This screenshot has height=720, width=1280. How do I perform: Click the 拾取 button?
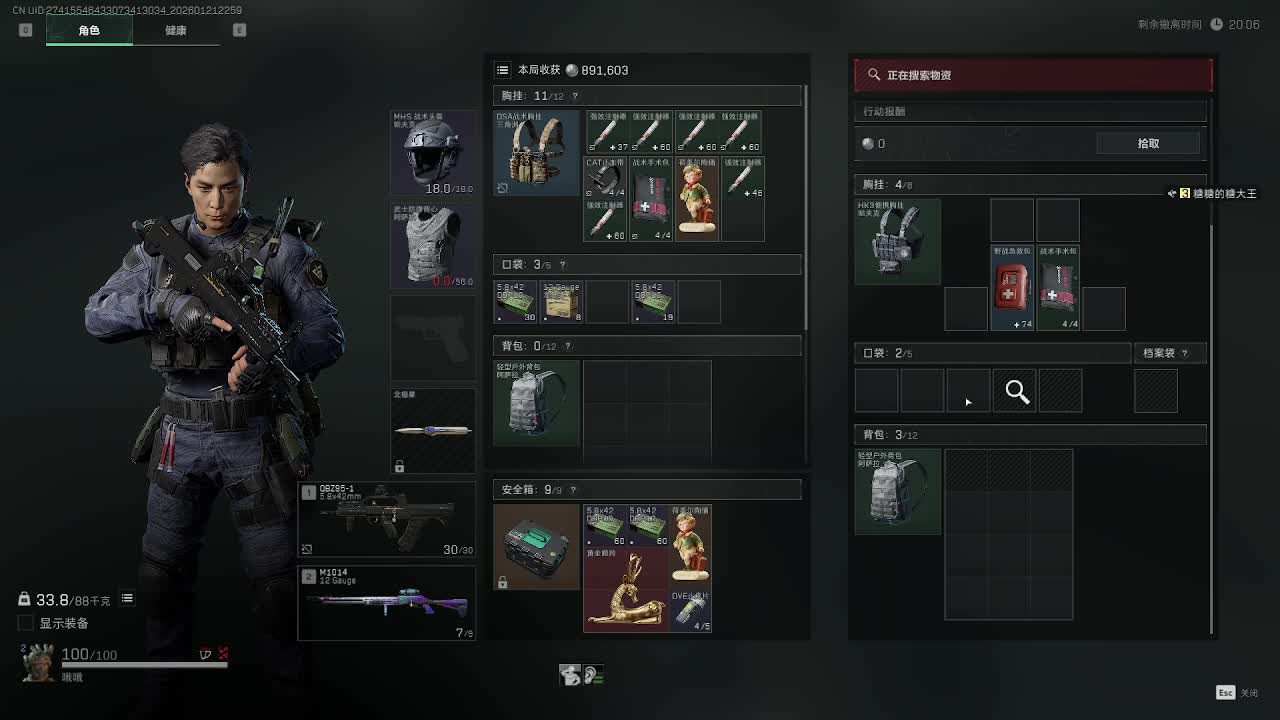(1148, 143)
